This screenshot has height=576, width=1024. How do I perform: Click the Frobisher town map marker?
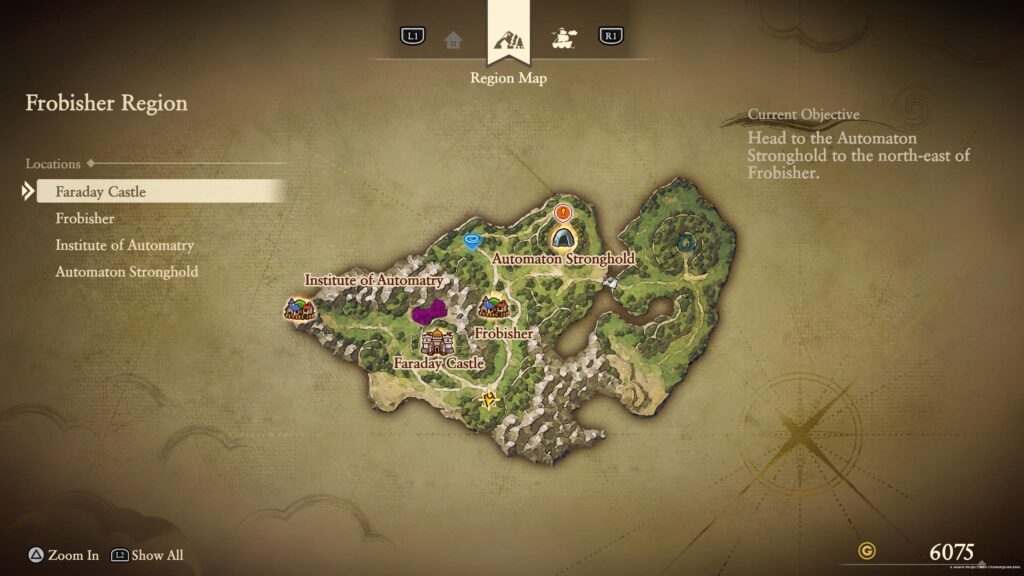[x=493, y=307]
